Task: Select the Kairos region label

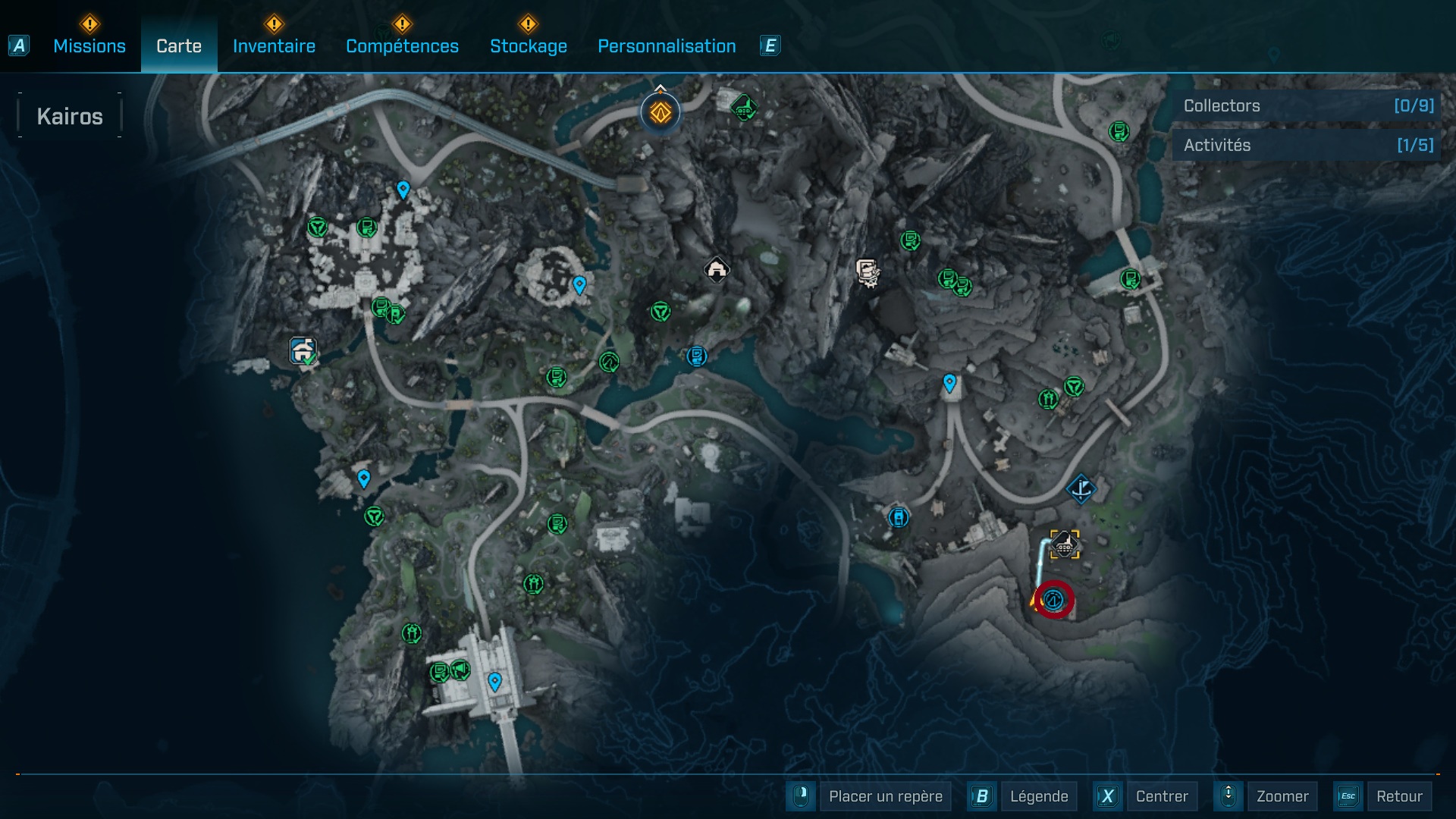Action: [70, 116]
